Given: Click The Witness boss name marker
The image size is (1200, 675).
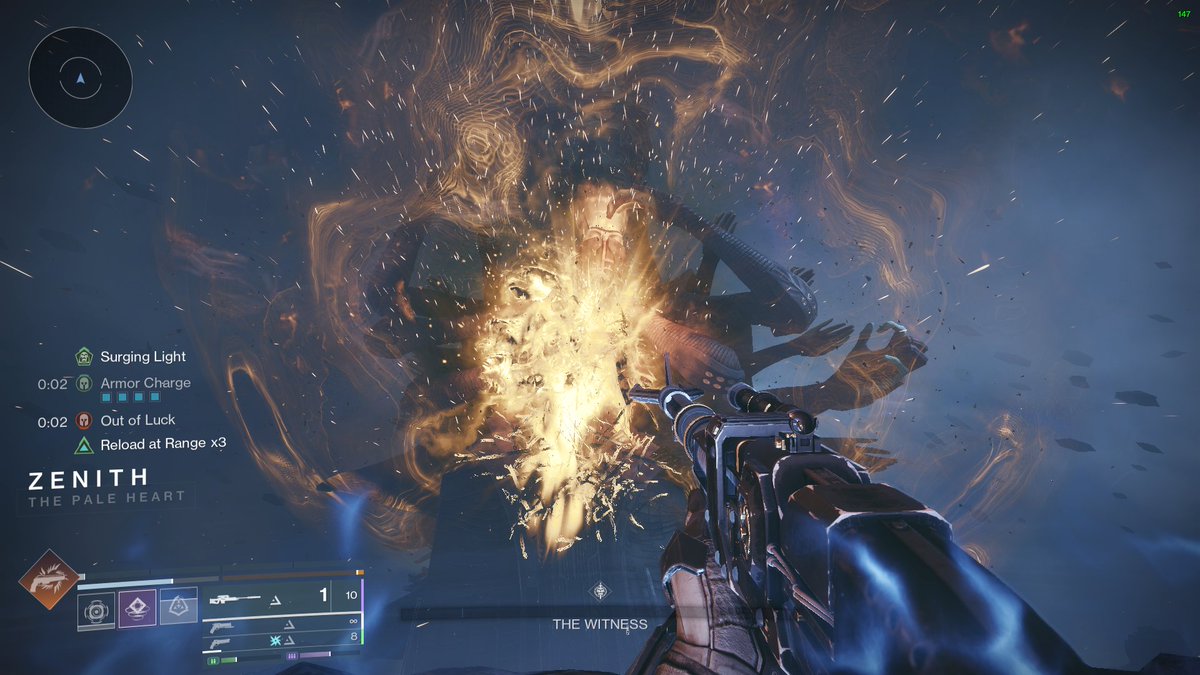Looking at the screenshot, I should 600,624.
